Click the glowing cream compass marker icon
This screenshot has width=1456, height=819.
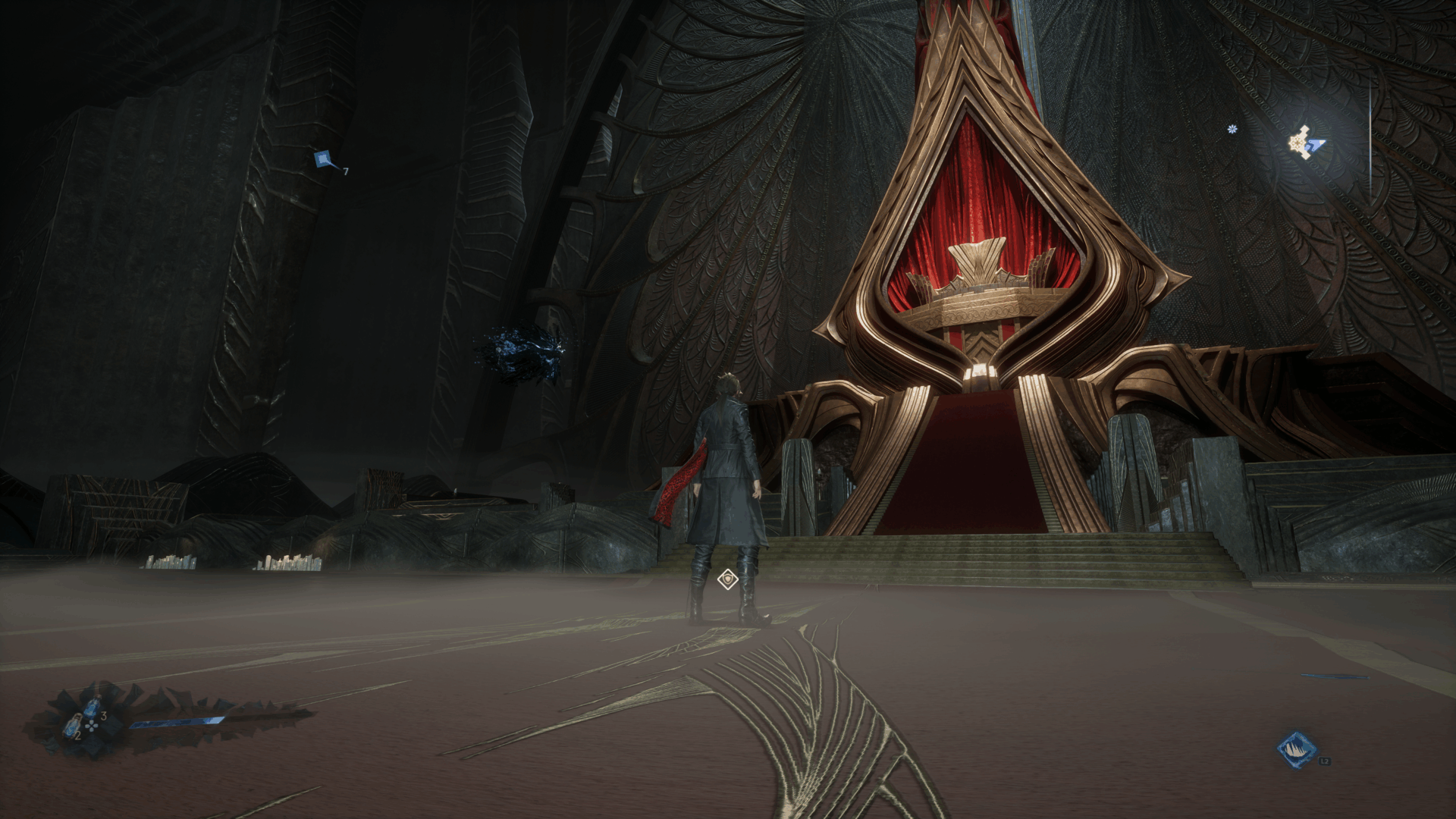coord(1303,142)
